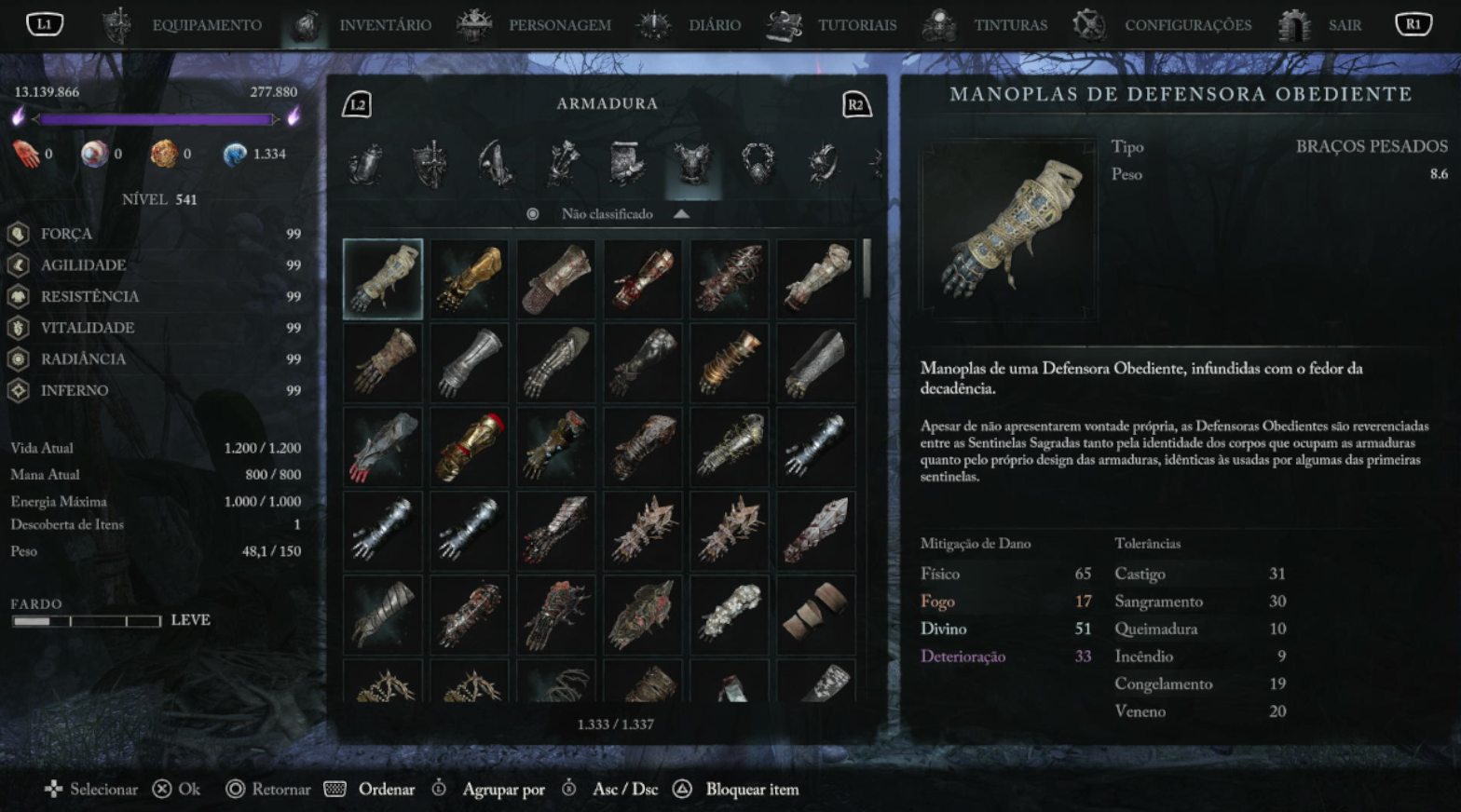This screenshot has width=1461, height=812.
Task: Click the inventory grid scrollbar
Action: click(867, 269)
